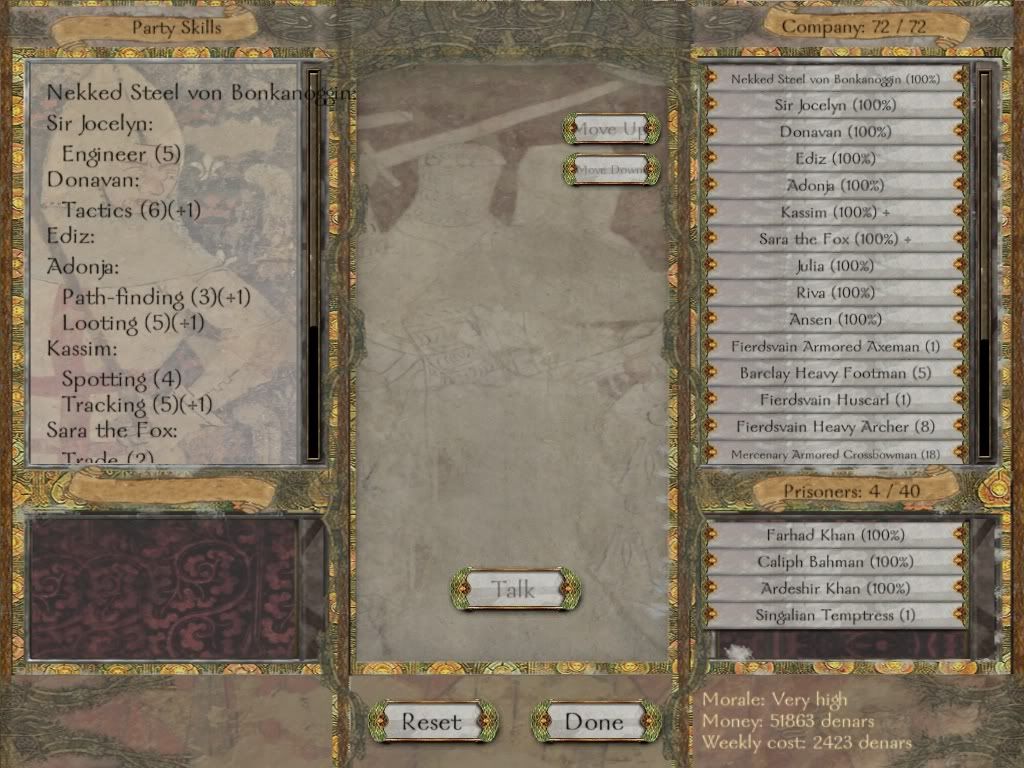Select Donavan in the company list
1024x768 pixels.
pos(835,131)
